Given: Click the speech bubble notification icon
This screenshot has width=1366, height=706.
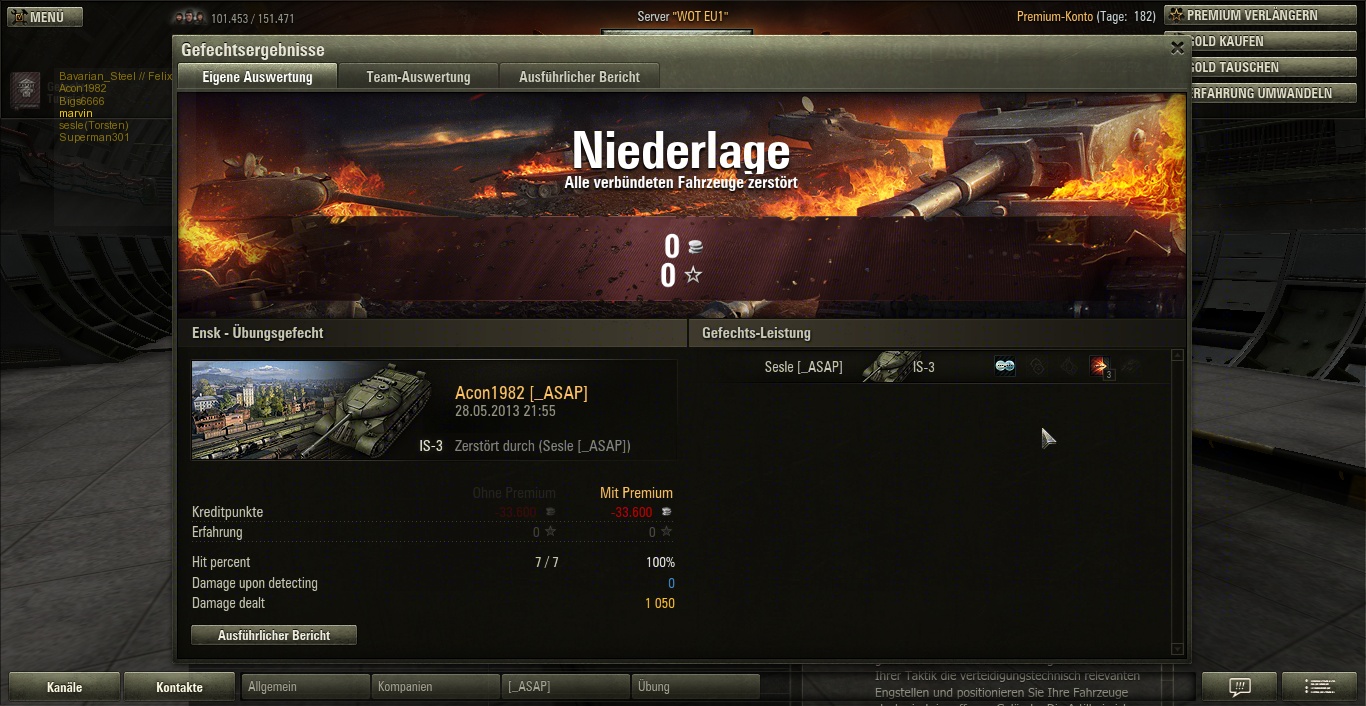Looking at the screenshot, I should [x=1239, y=687].
